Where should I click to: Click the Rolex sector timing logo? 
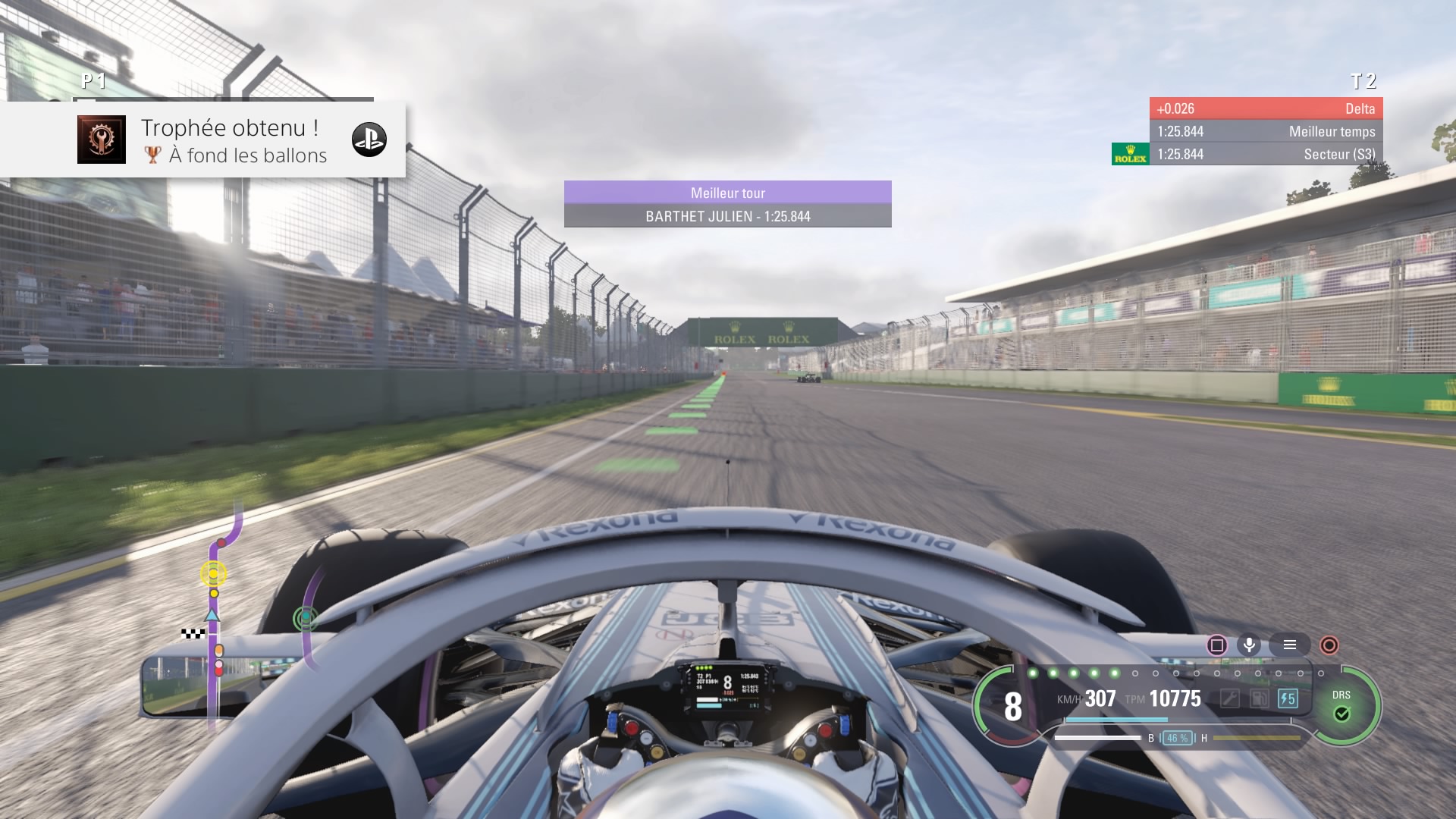coord(1130,154)
